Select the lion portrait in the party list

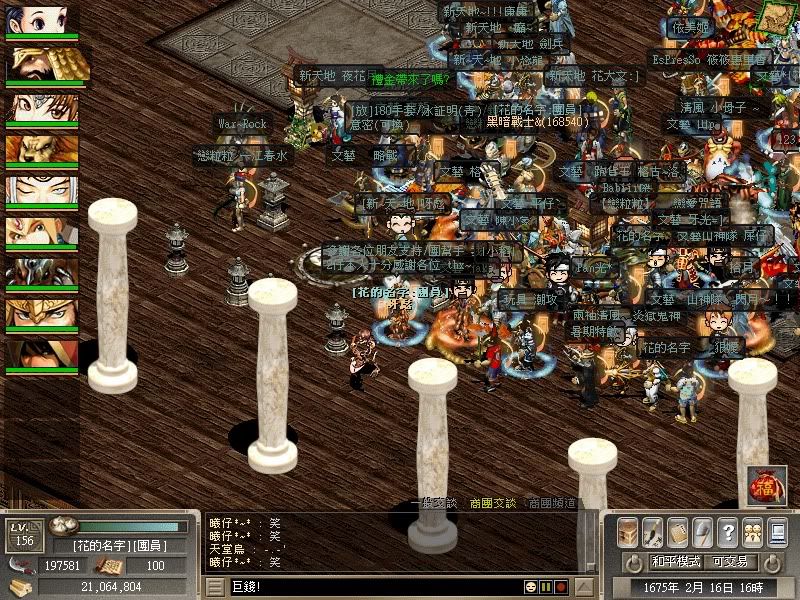click(x=42, y=150)
